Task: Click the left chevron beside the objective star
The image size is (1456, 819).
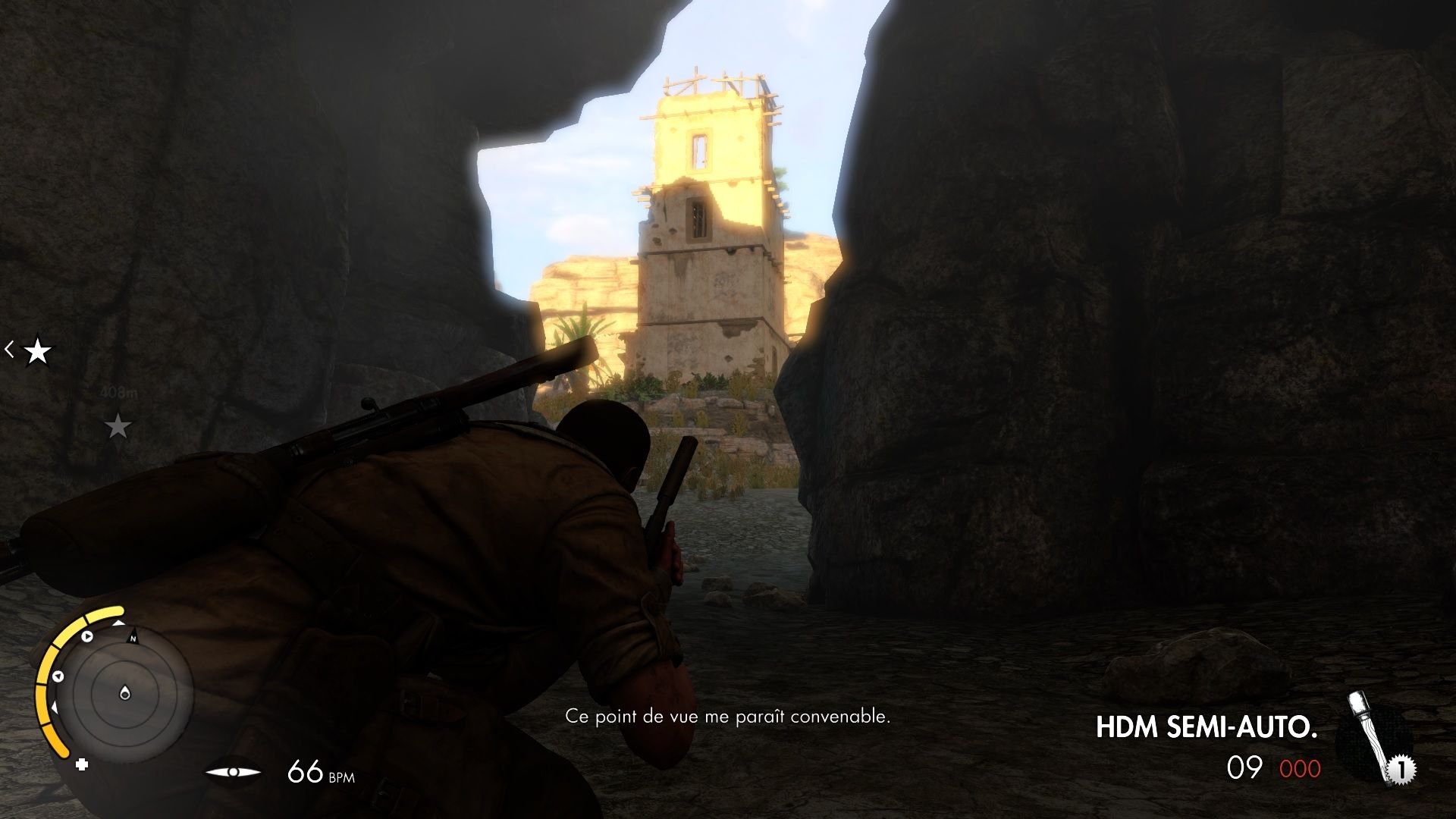Action: click(9, 350)
